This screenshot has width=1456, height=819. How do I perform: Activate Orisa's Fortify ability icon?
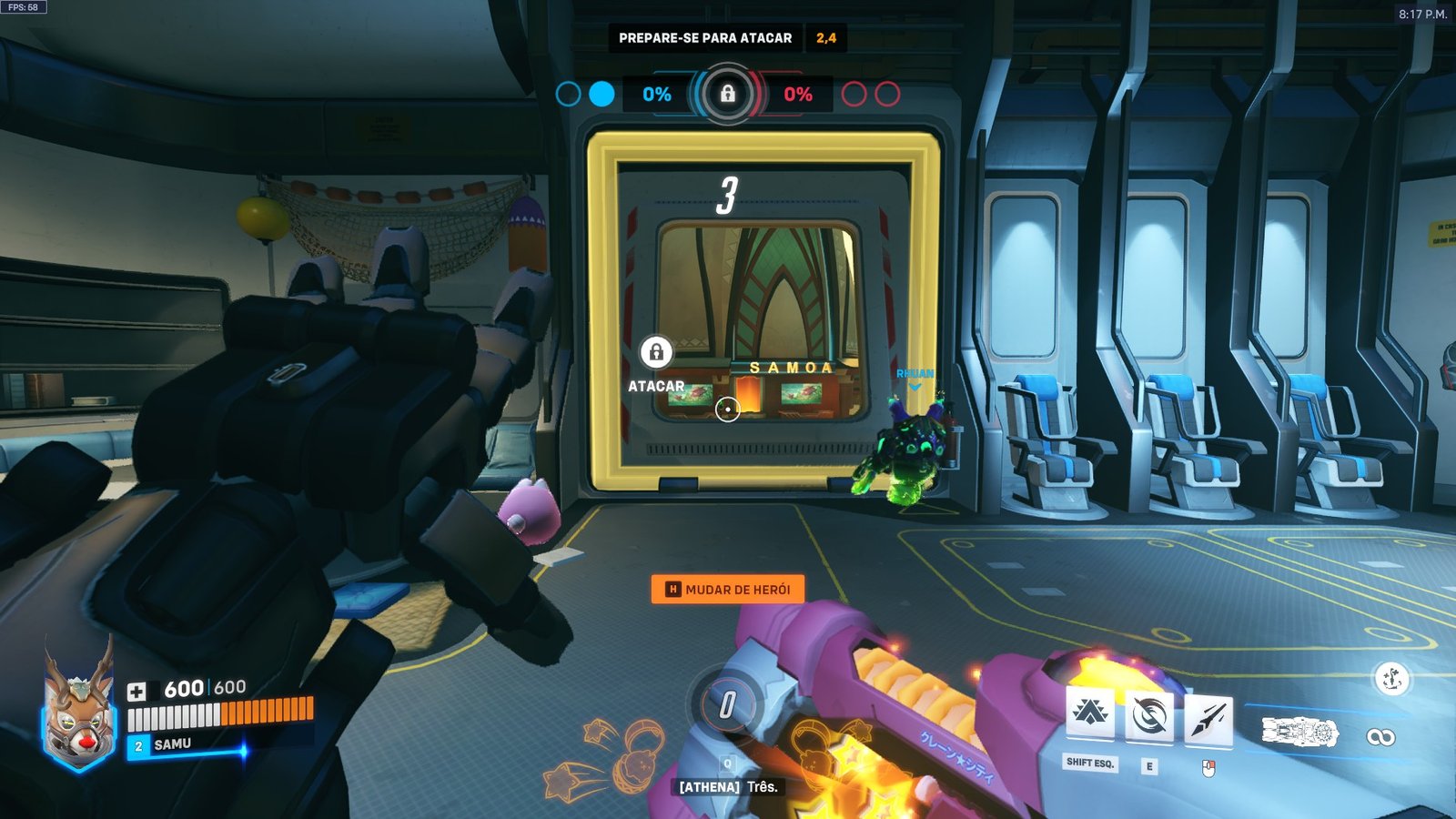(1090, 714)
